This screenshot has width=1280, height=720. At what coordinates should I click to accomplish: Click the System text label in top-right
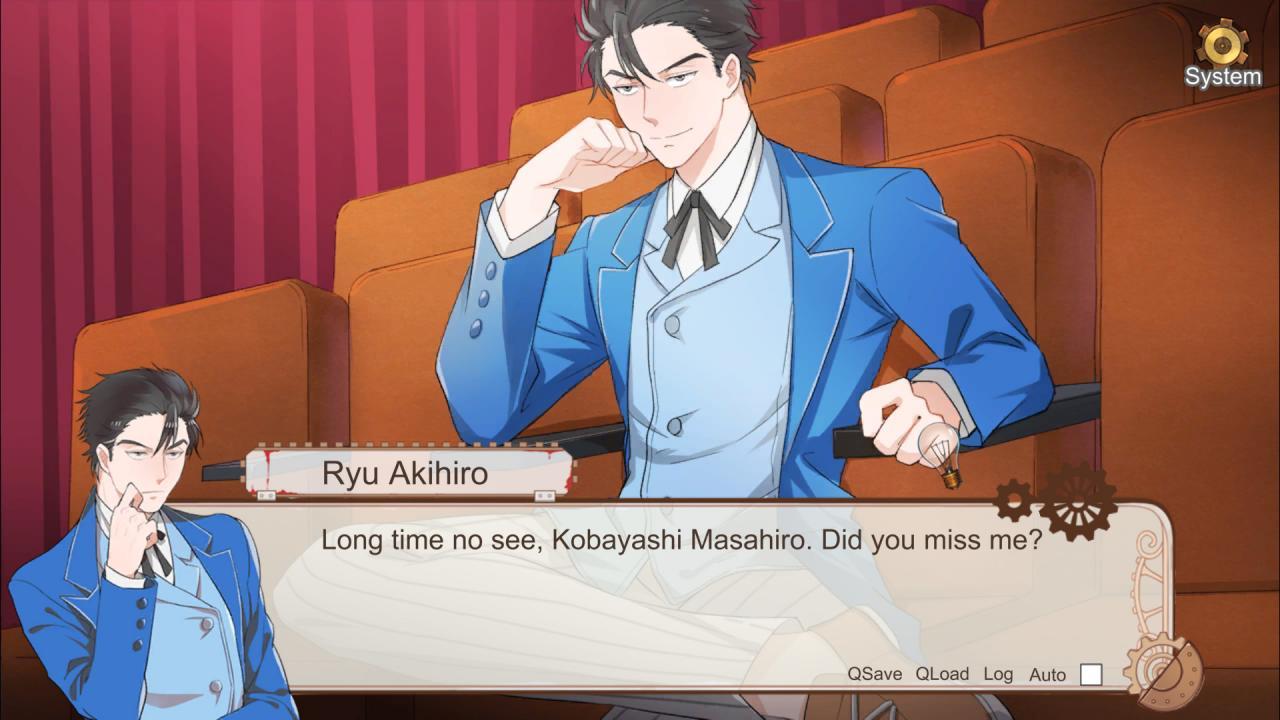click(1224, 73)
